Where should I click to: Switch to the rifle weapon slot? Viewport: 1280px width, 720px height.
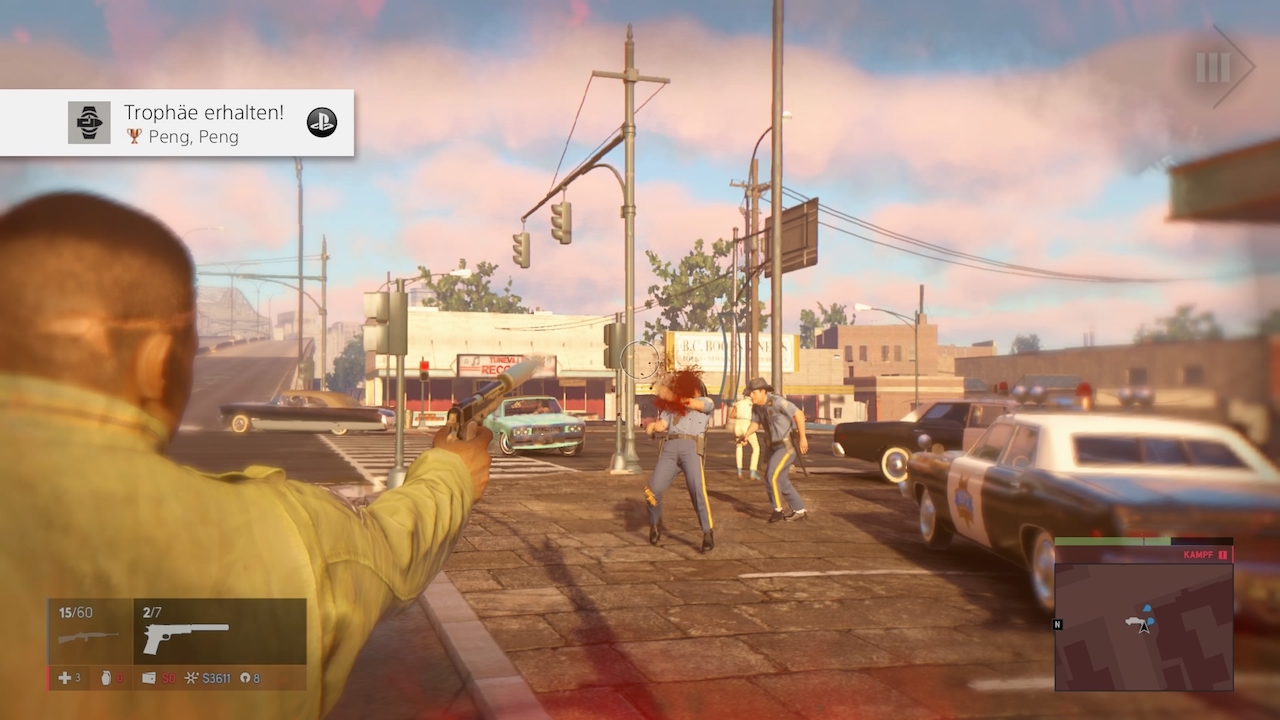(89, 632)
